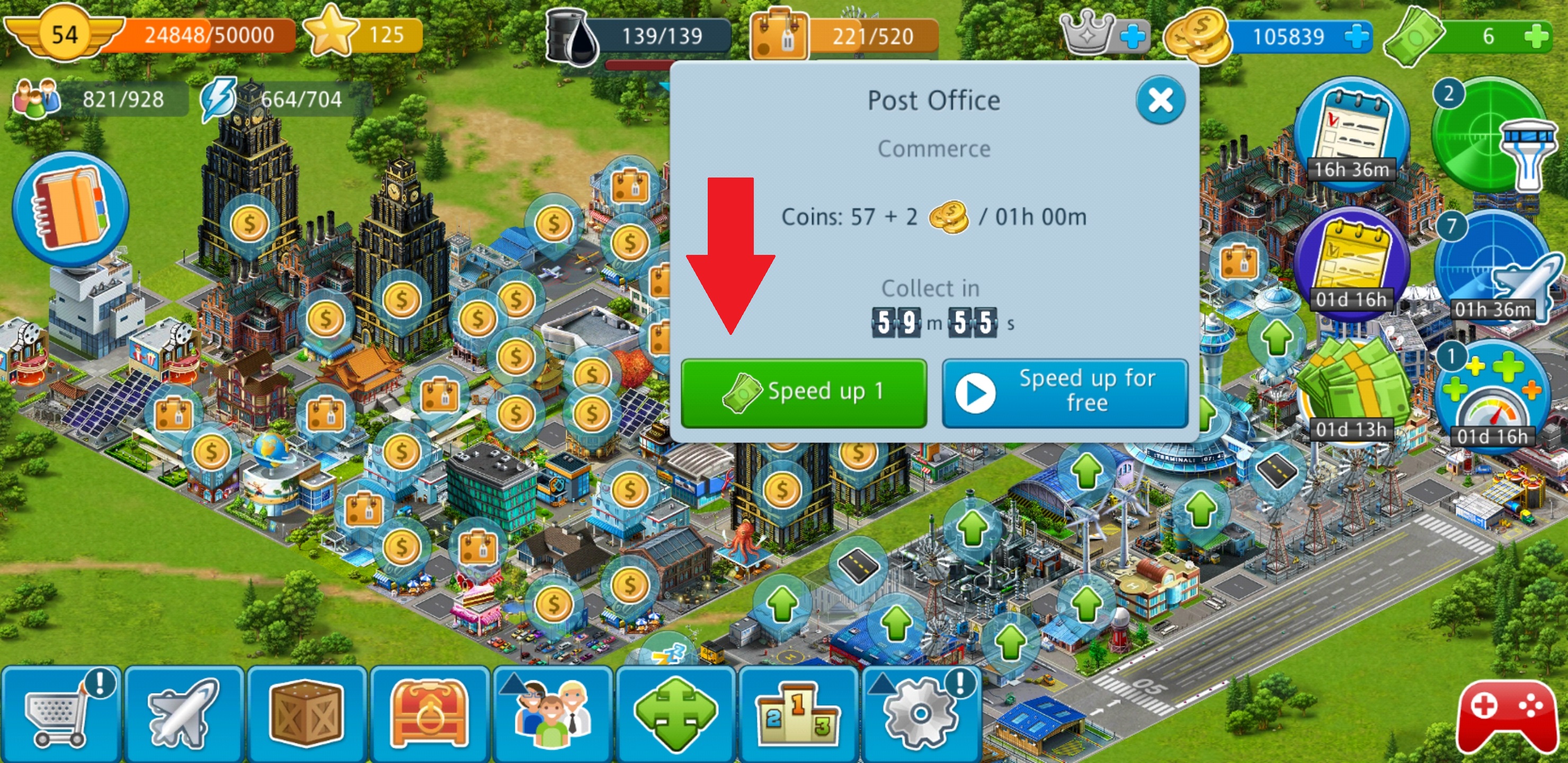The image size is (1568, 763).
Task: Activate the green arrows move mode
Action: click(675, 714)
